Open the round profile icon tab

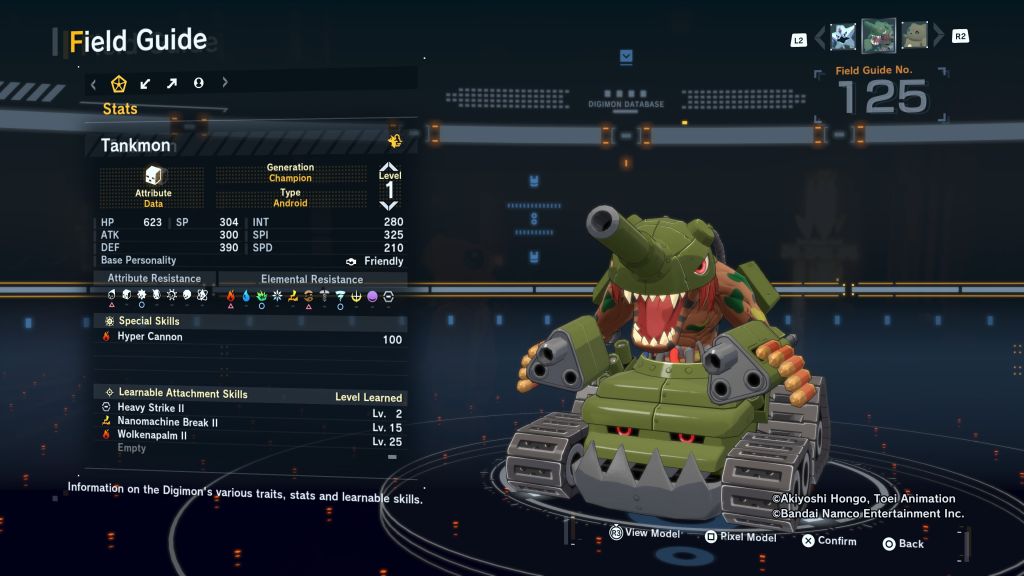[x=198, y=83]
